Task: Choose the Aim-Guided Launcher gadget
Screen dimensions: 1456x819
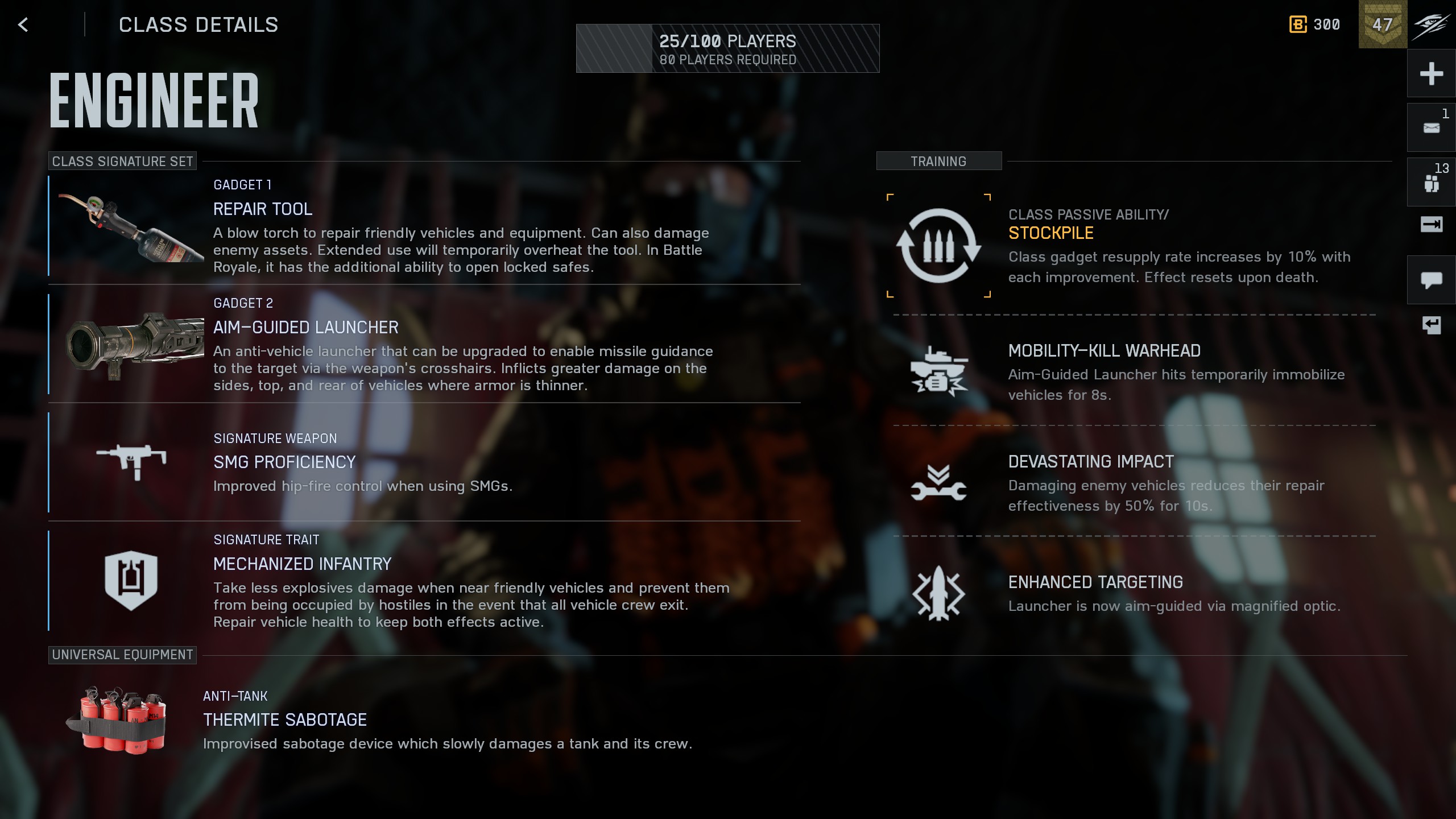Action: pos(424,345)
